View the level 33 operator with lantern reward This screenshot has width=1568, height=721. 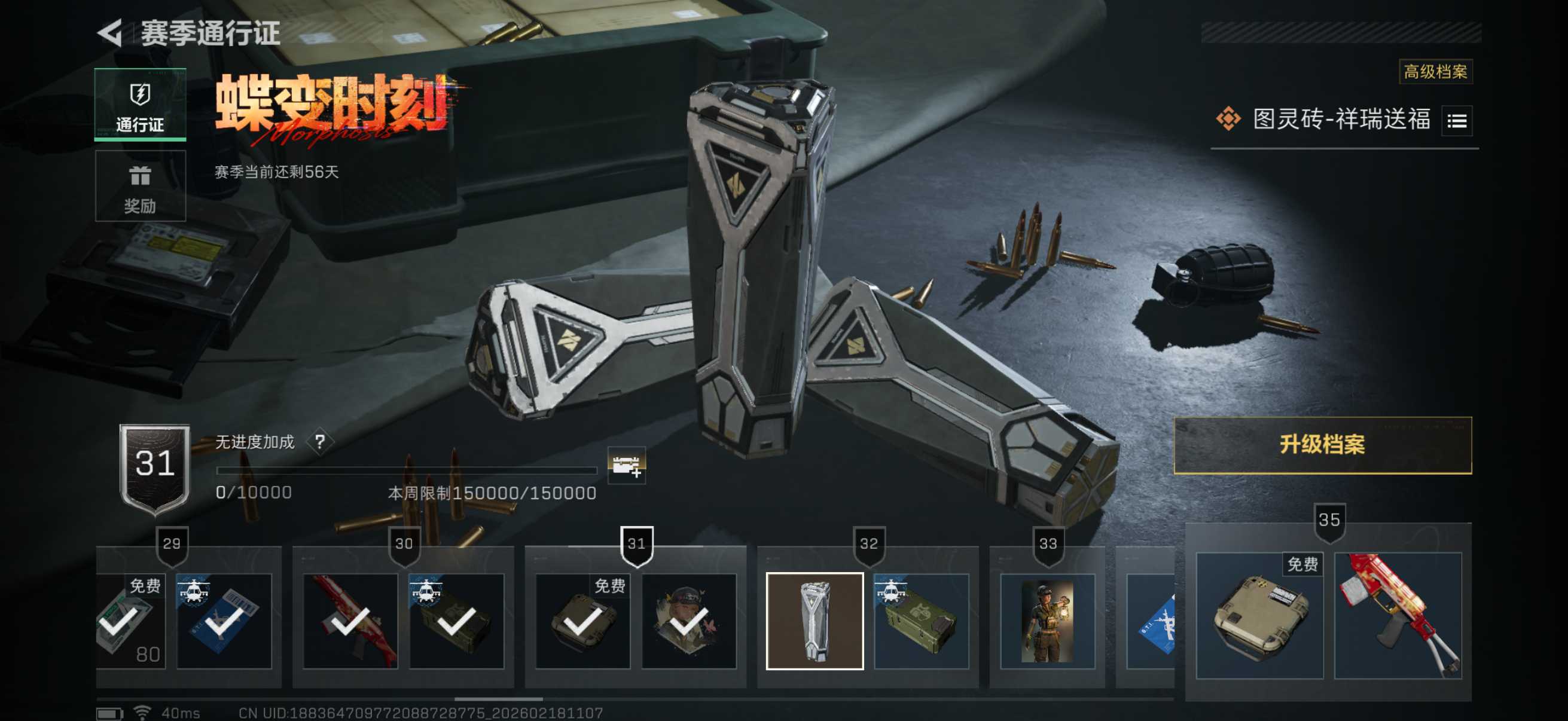click(1047, 621)
